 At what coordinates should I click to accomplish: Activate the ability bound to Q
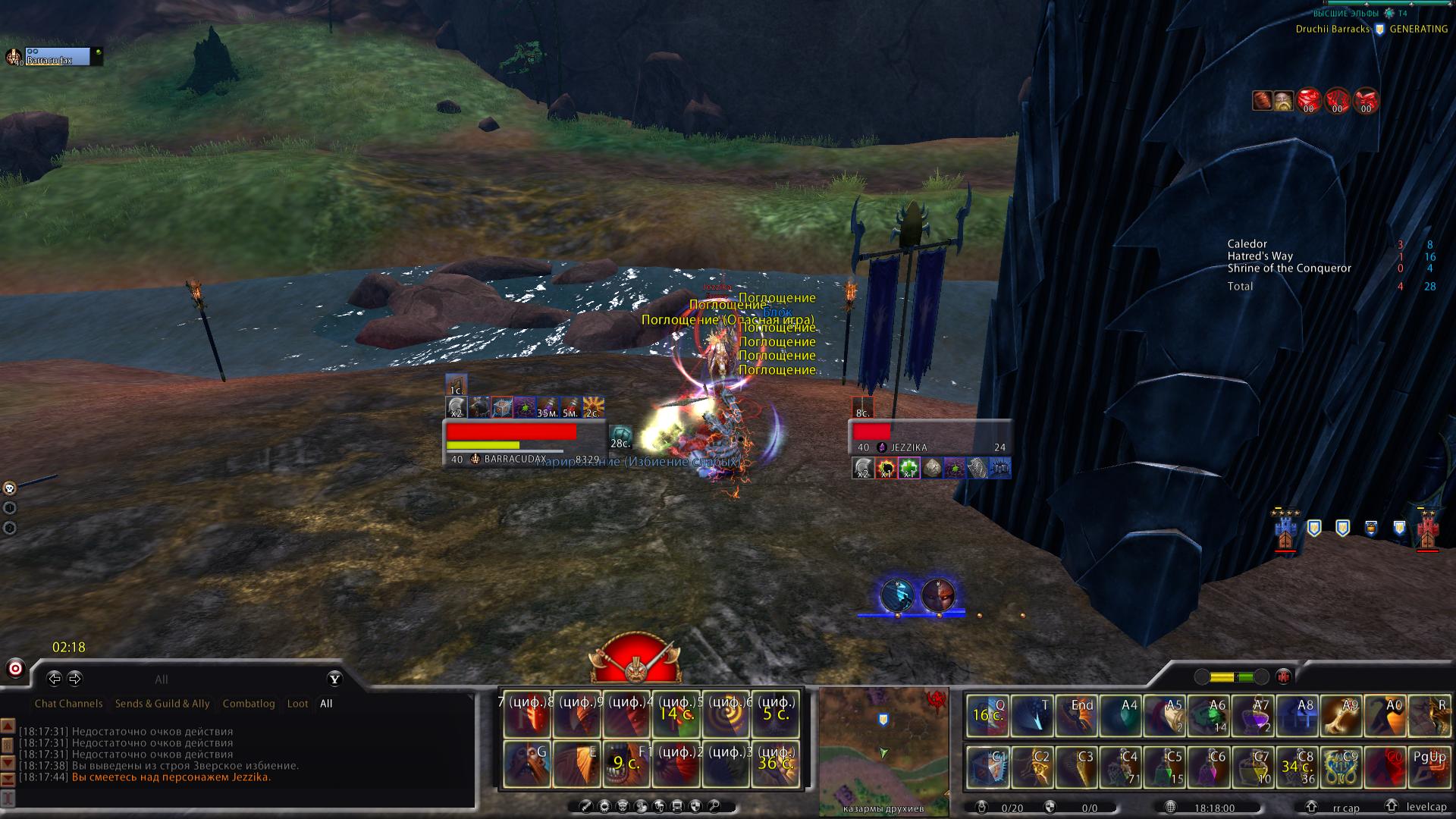tap(987, 717)
